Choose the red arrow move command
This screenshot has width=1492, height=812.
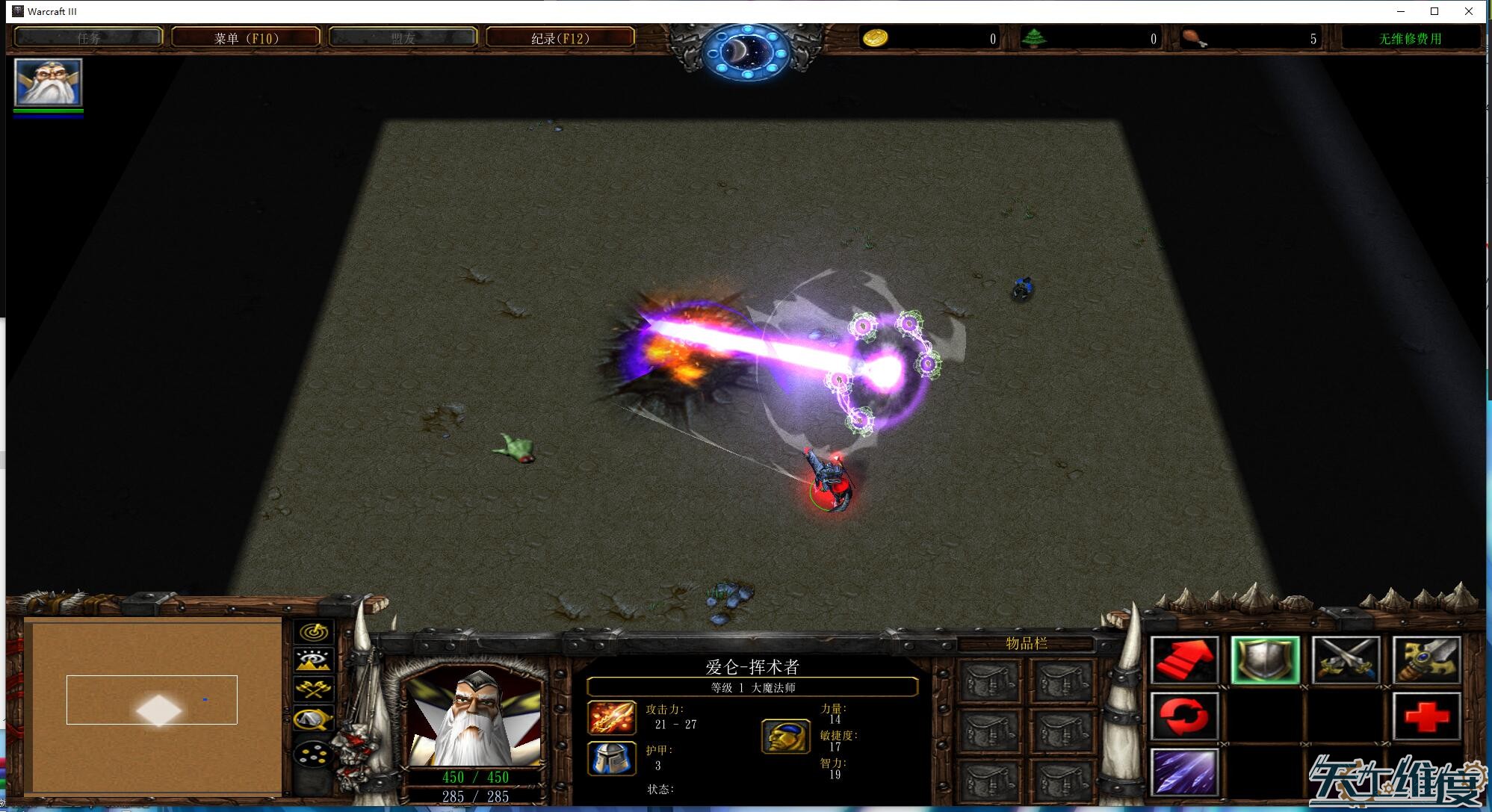[x=1185, y=661]
